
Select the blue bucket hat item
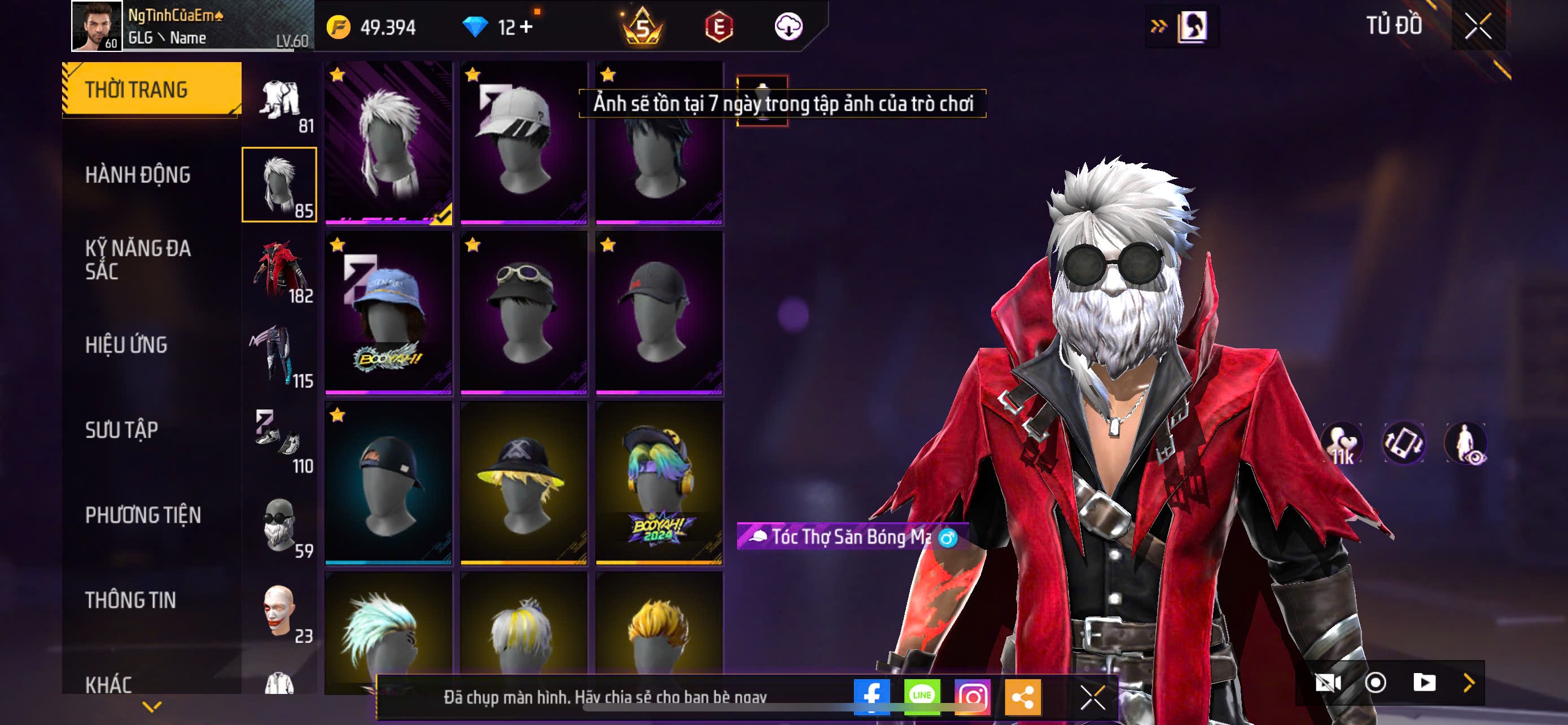(388, 313)
